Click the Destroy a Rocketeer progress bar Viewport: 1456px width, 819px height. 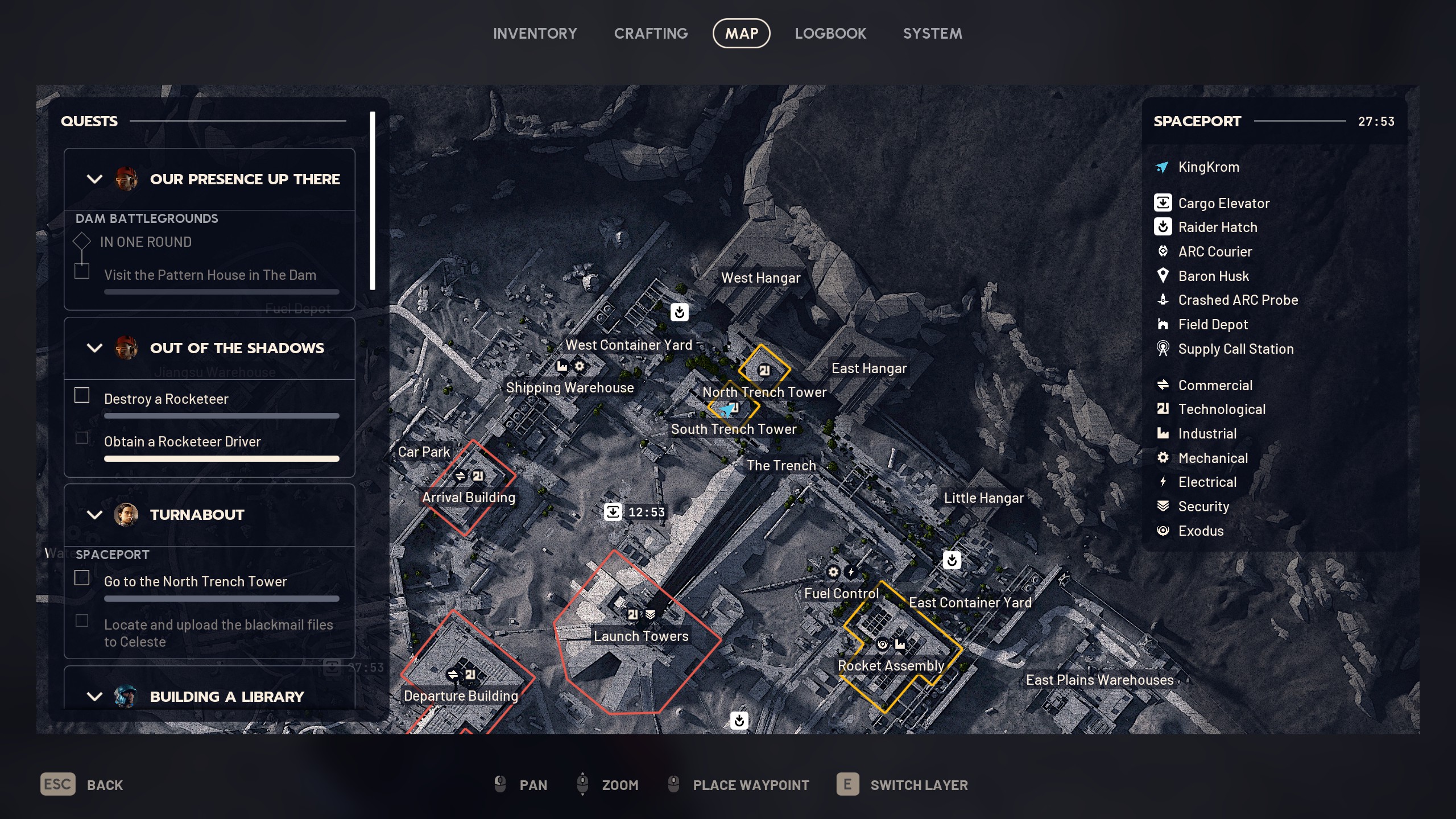coord(221,415)
